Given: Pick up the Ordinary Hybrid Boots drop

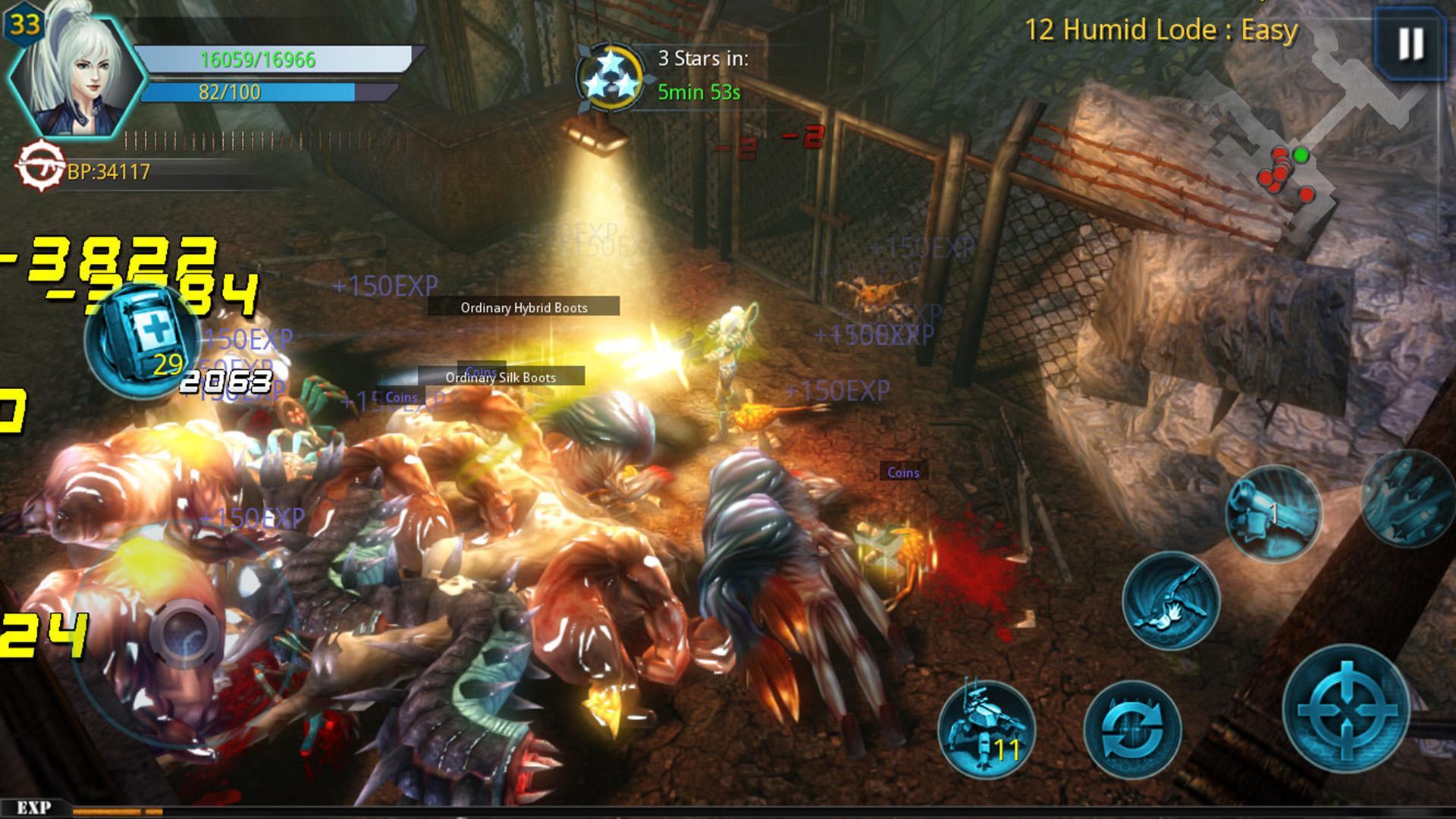Looking at the screenshot, I should (523, 308).
